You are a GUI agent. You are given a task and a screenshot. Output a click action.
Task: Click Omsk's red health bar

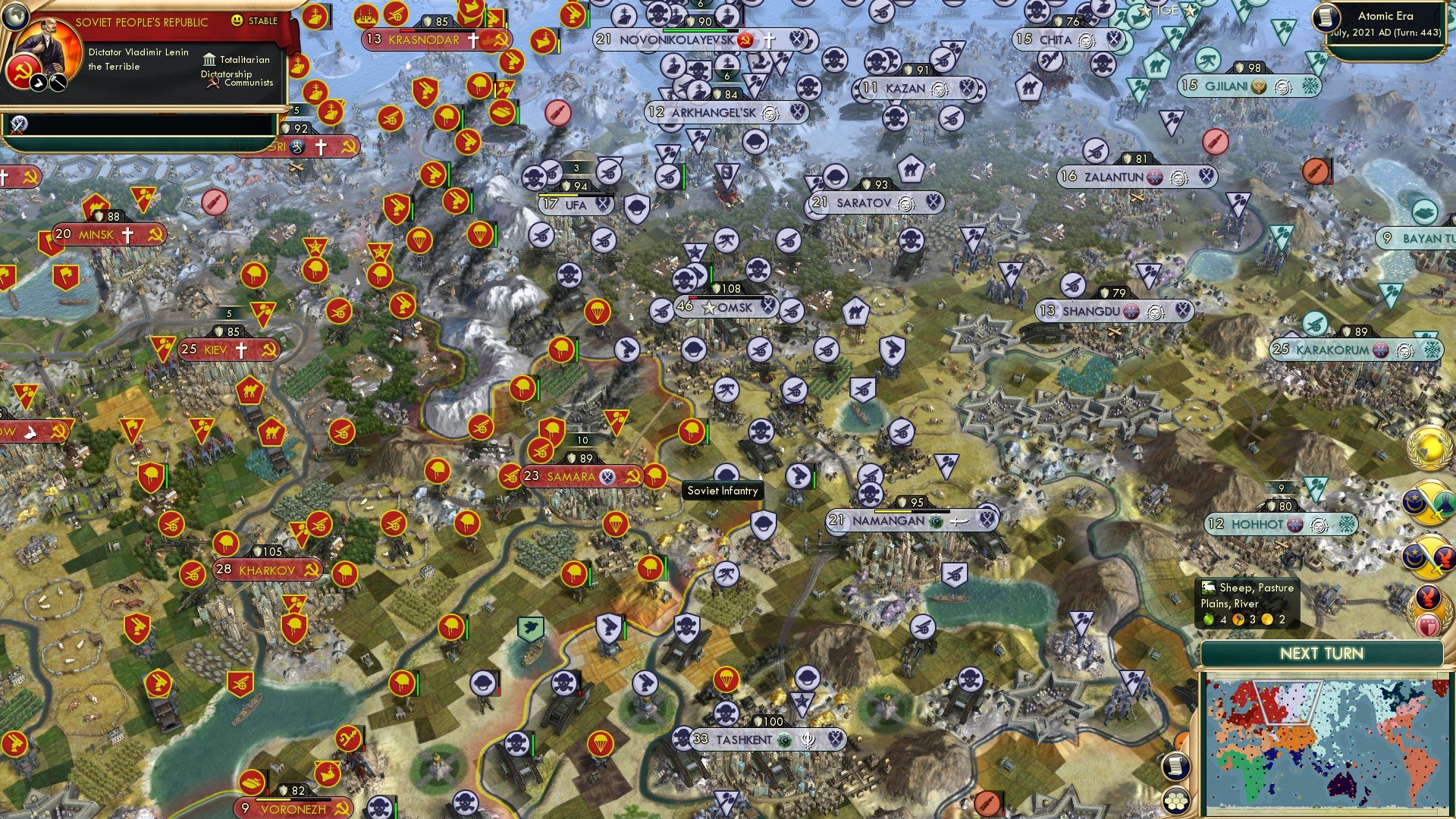pos(692,298)
